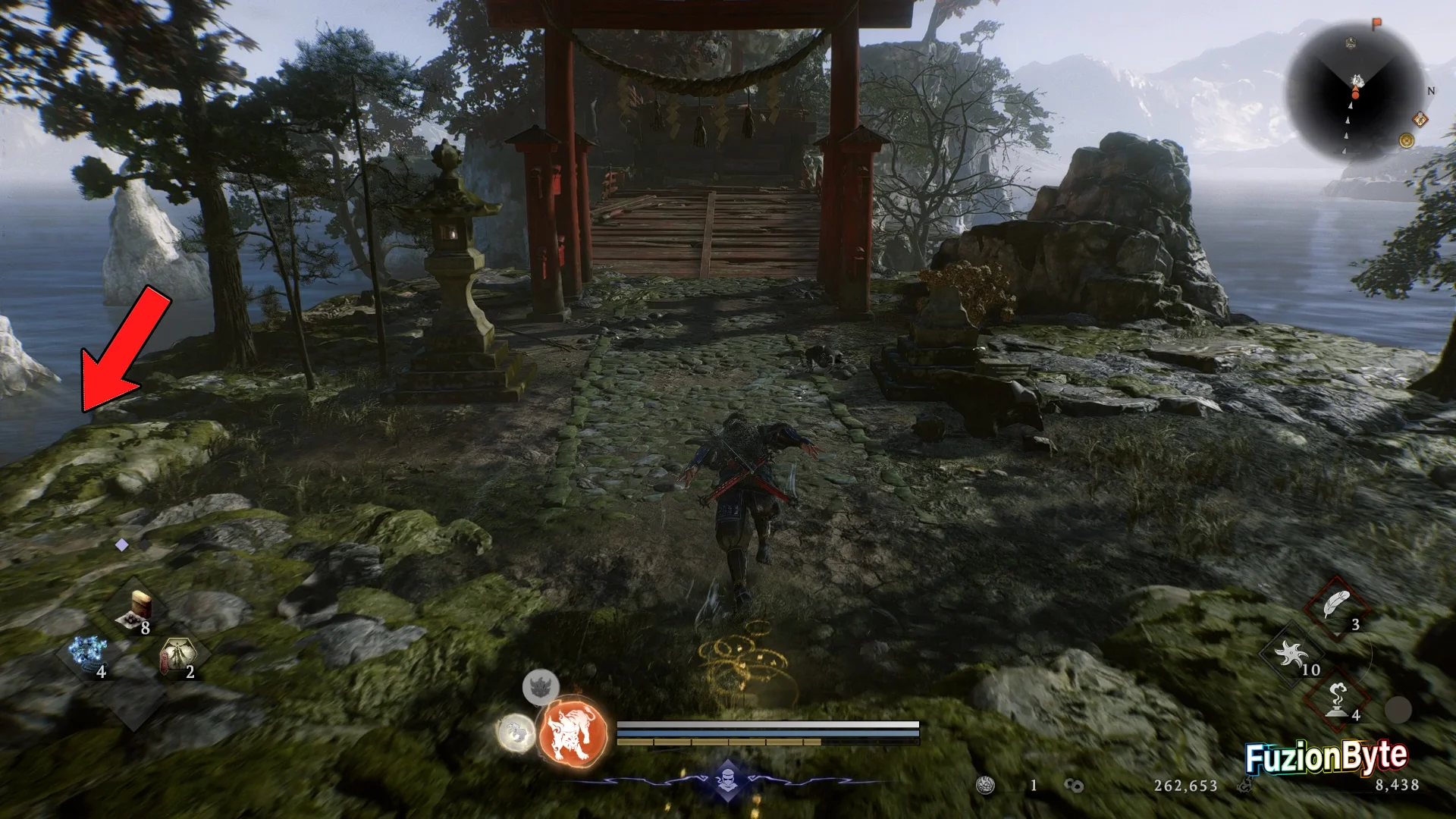Viewport: 1456px width, 819px height.
Task: Use the elixir jar item slot
Action: click(138, 610)
